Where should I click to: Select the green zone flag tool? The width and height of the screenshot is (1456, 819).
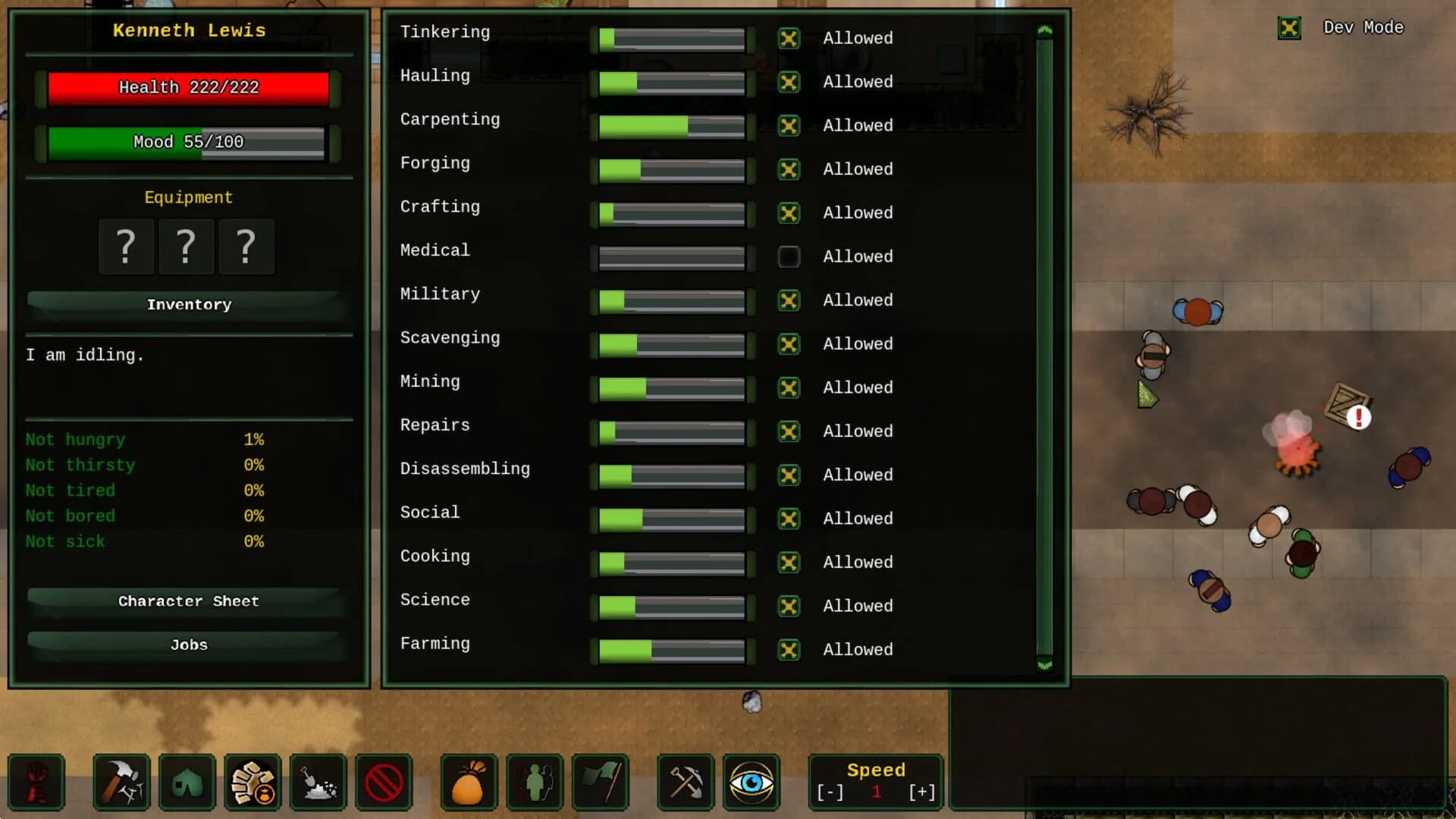pyautogui.click(x=599, y=783)
